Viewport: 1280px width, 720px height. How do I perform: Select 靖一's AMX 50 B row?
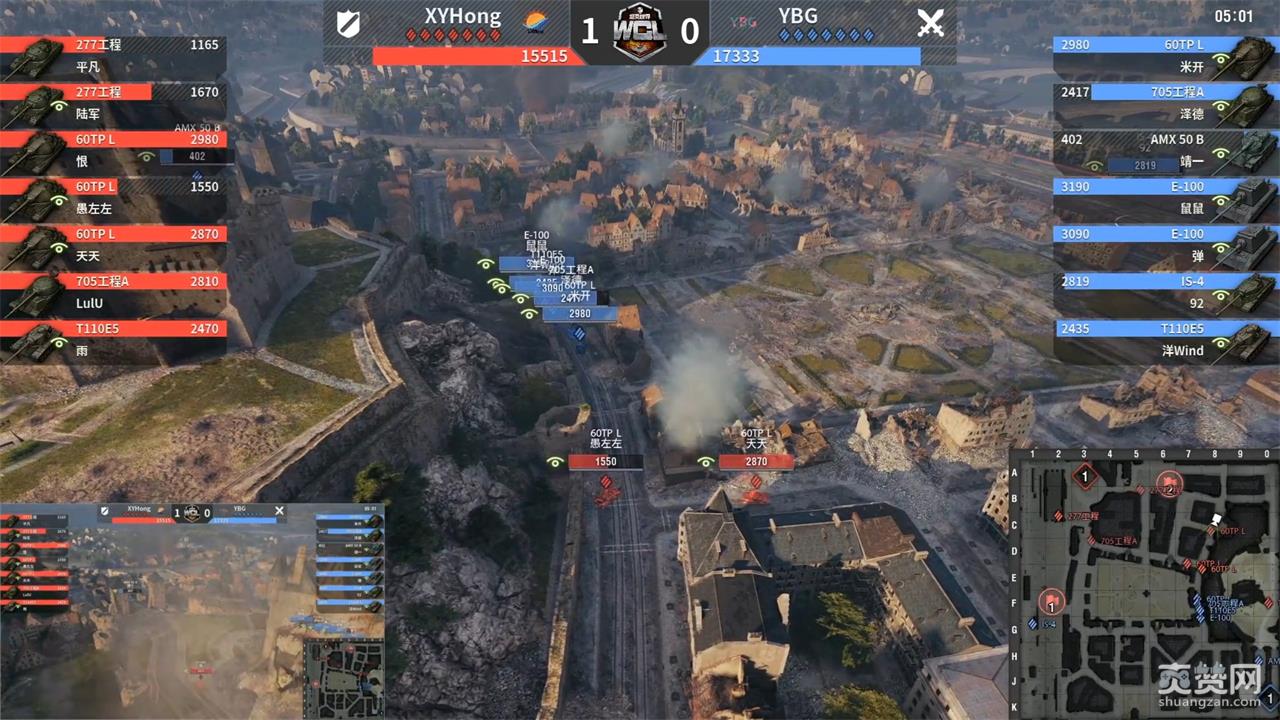1165,150
